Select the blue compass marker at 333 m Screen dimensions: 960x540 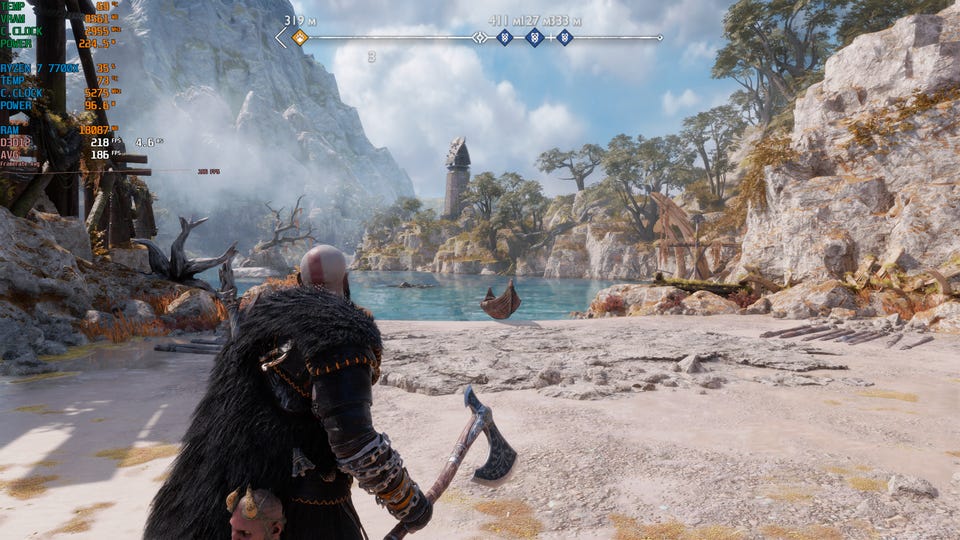point(565,38)
